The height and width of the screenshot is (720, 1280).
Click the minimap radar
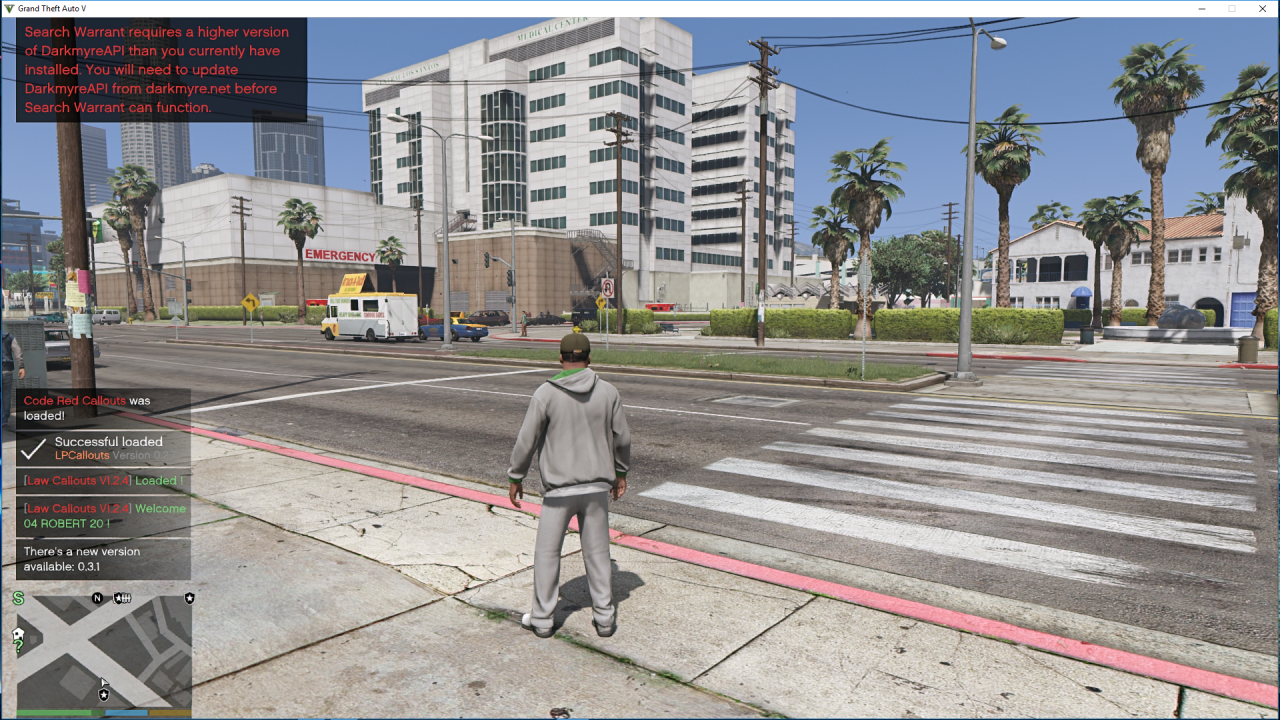[x=104, y=651]
